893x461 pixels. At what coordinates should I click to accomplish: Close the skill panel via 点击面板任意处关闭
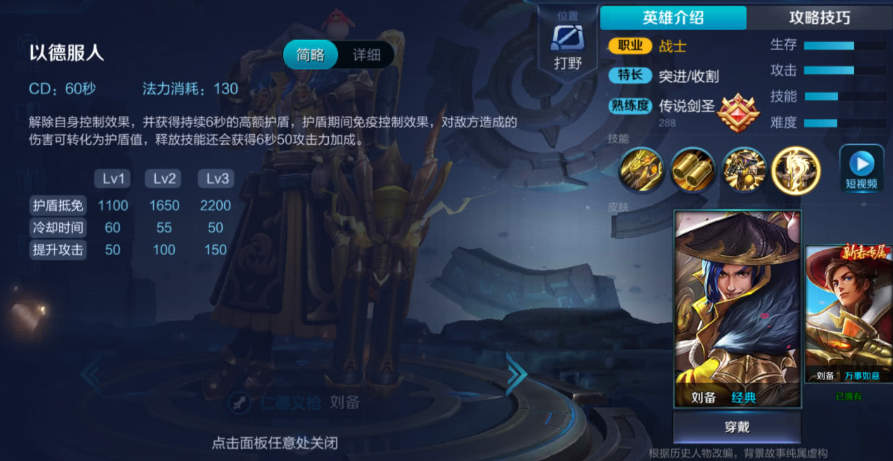pos(274,442)
